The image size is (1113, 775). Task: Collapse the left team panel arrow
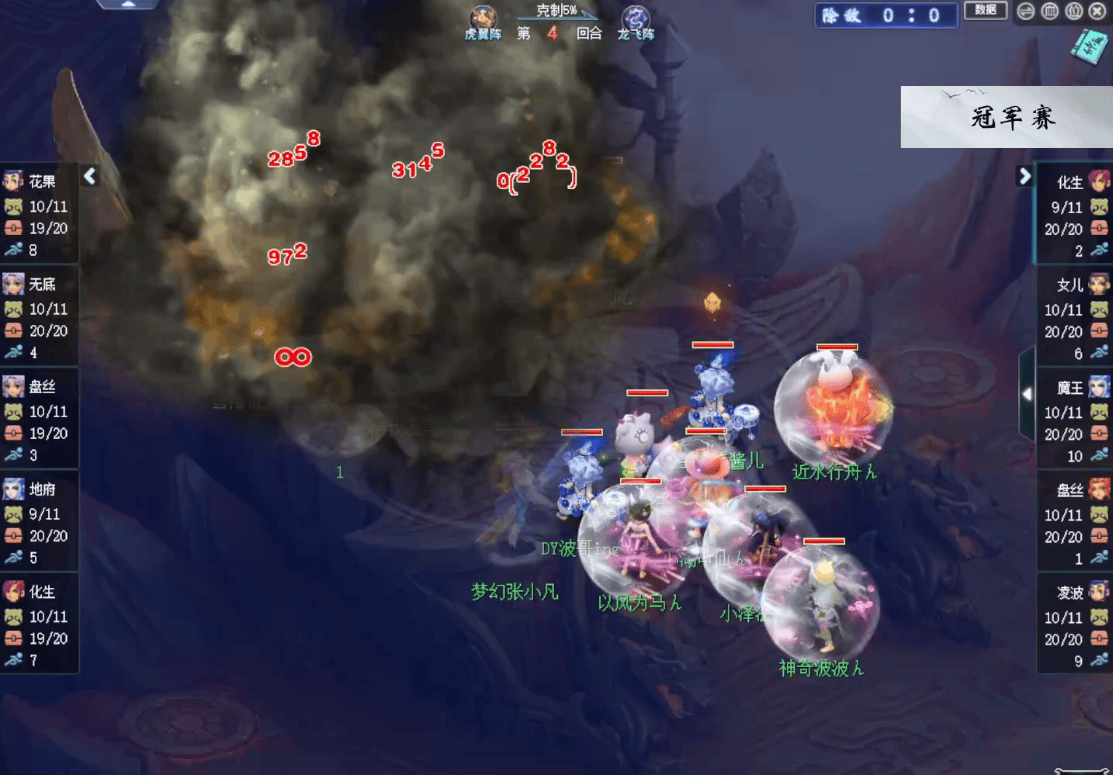[x=90, y=177]
